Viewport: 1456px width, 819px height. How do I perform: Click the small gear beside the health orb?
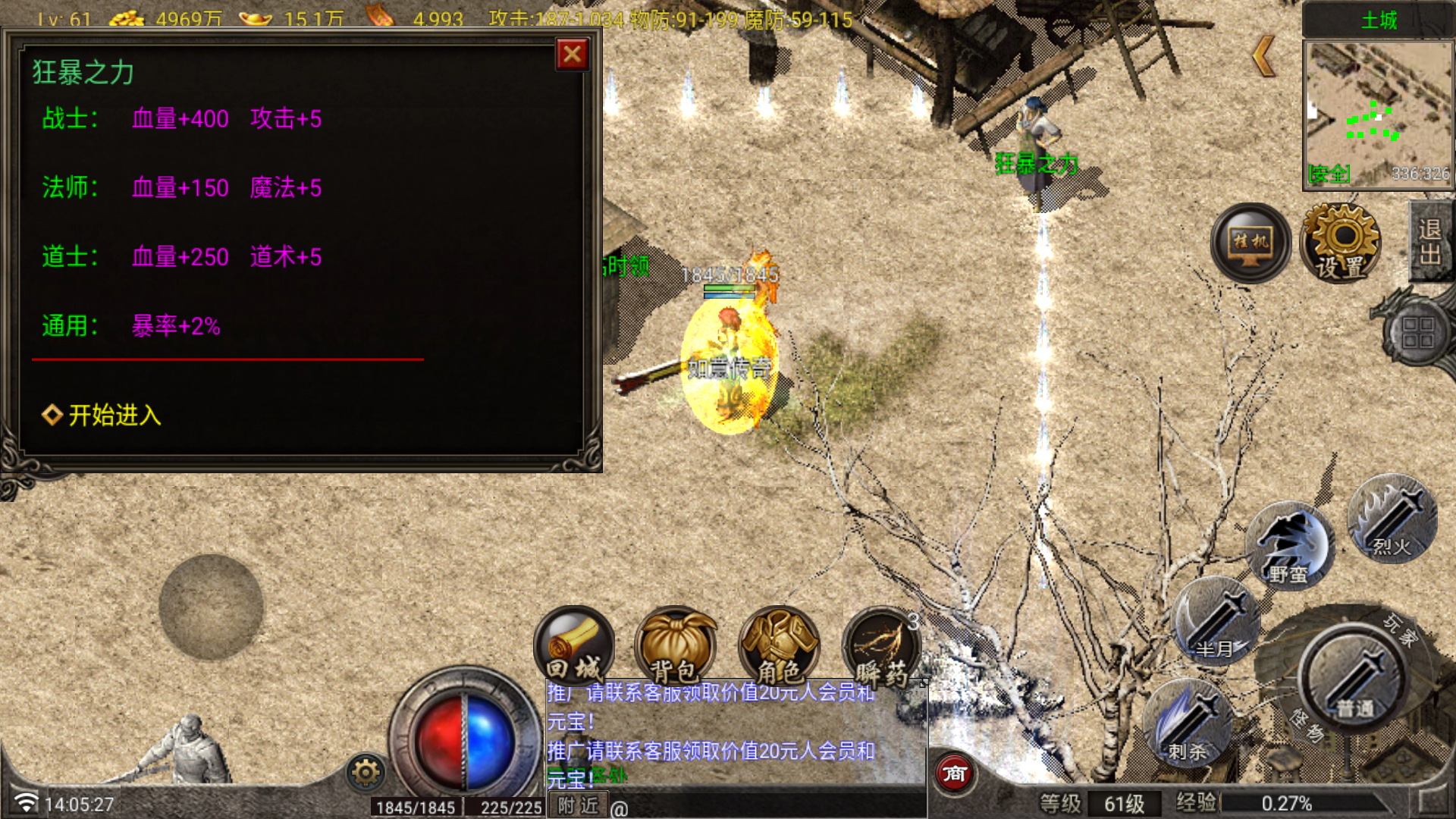[366, 773]
